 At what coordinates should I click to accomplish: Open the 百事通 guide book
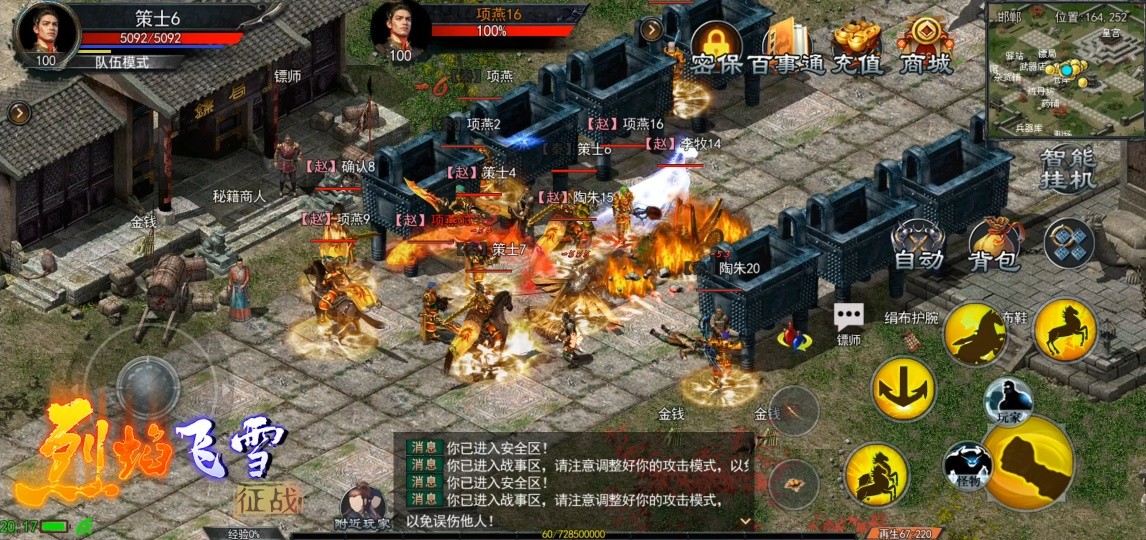[x=786, y=45]
